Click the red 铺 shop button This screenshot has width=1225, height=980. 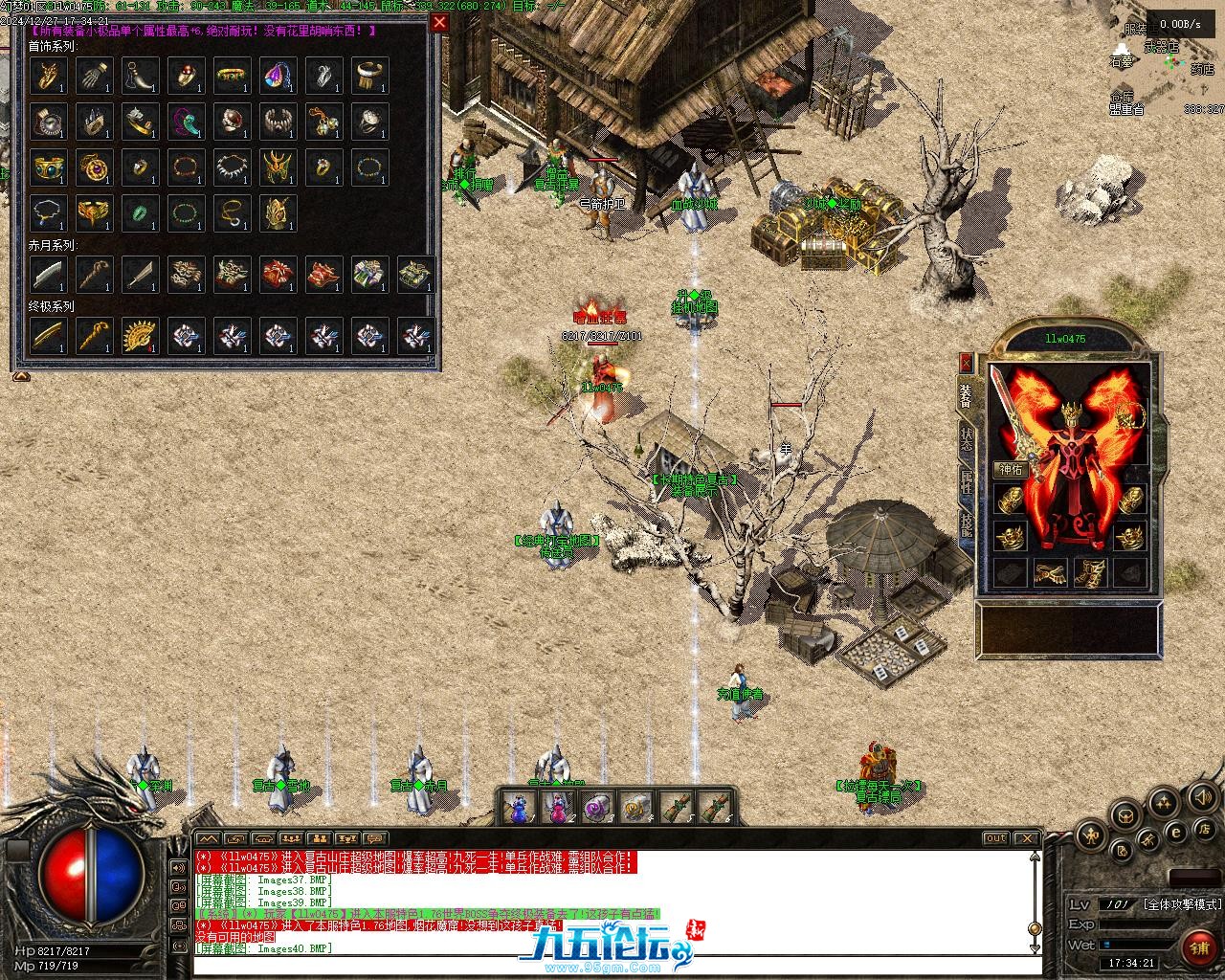1198,947
